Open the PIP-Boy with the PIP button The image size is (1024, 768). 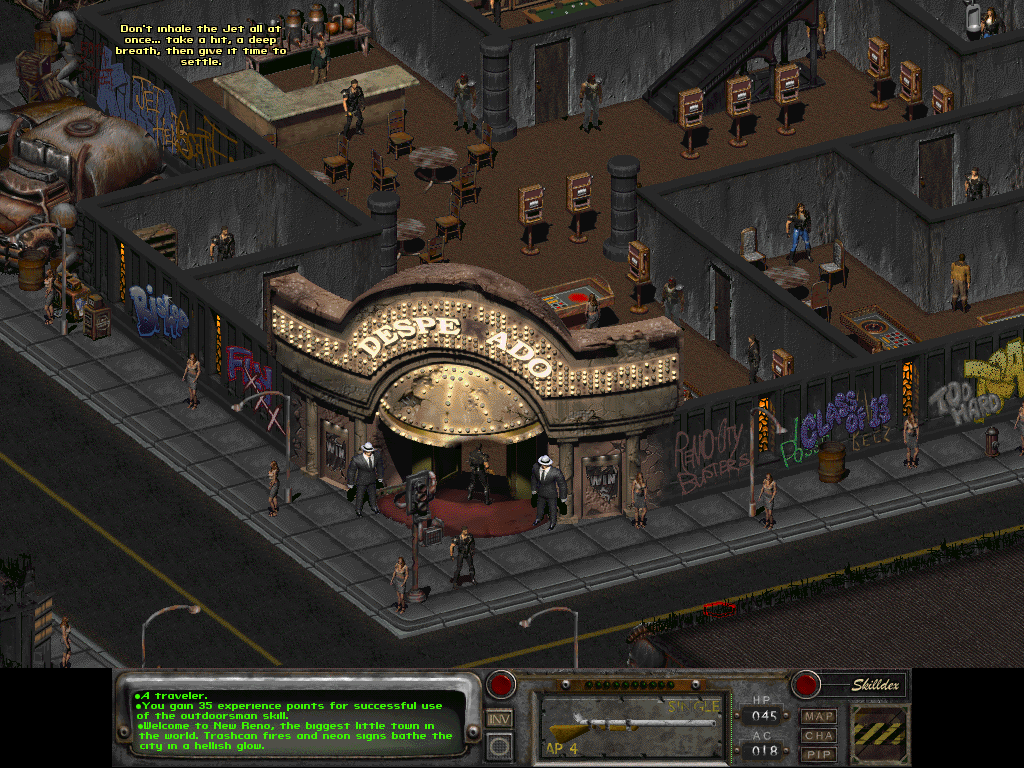click(x=819, y=753)
